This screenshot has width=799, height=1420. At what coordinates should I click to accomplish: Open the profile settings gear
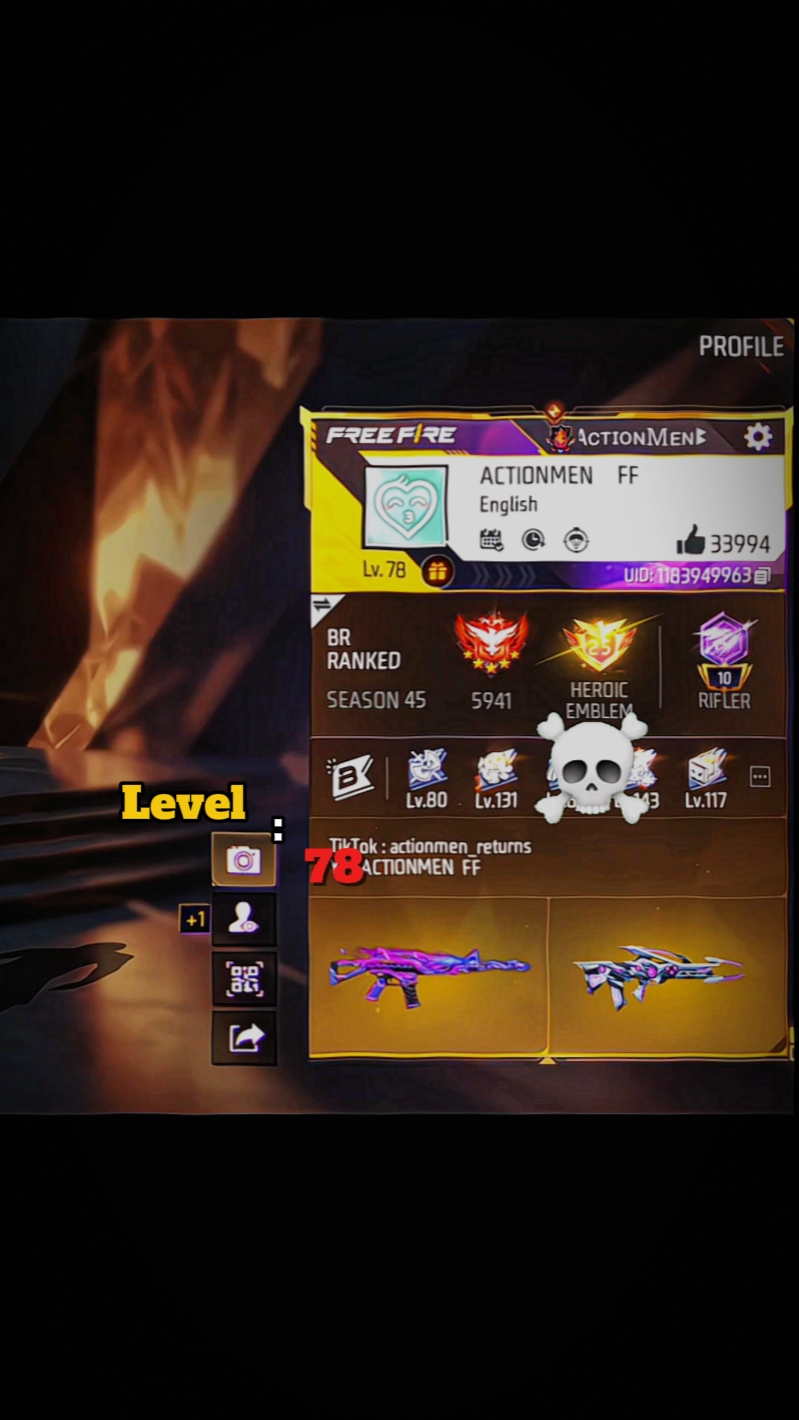pos(758,437)
